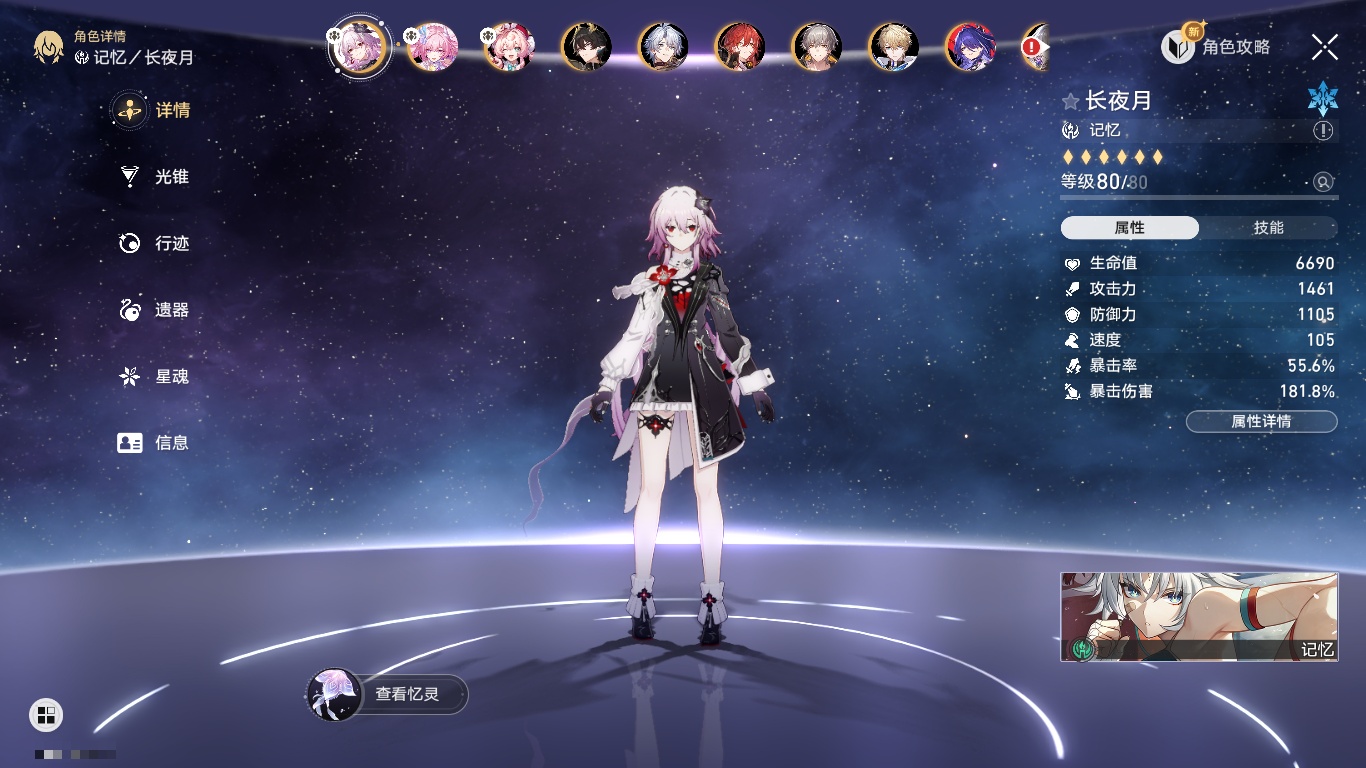The height and width of the screenshot is (768, 1366).
Task: Open the 记忆 path info exclamation icon
Action: (x=1323, y=131)
